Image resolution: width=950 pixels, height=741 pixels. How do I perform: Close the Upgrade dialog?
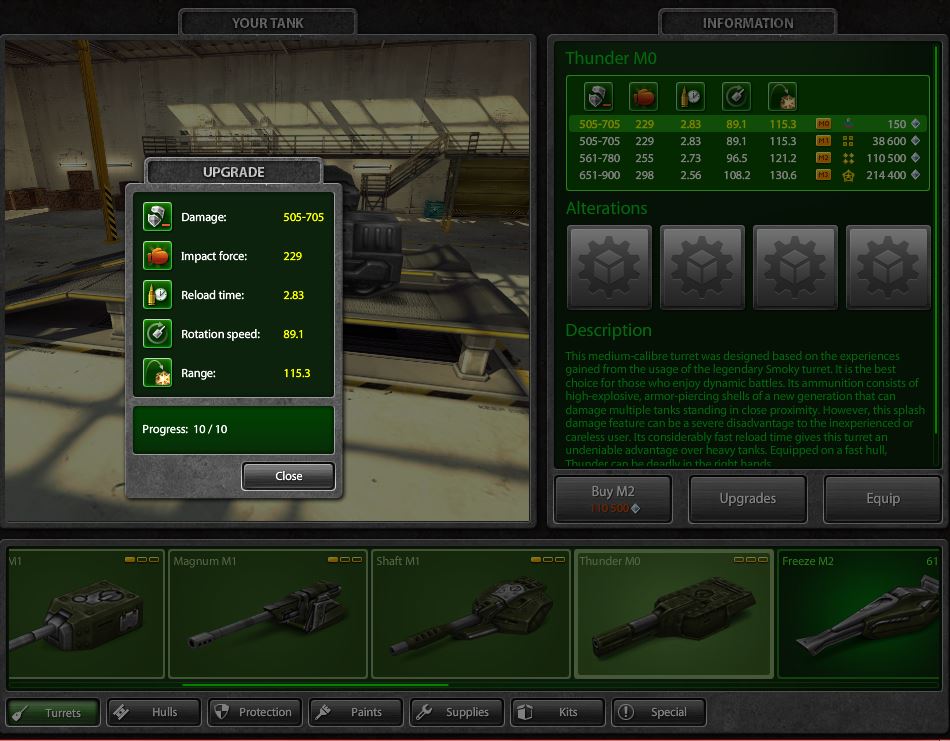point(288,476)
